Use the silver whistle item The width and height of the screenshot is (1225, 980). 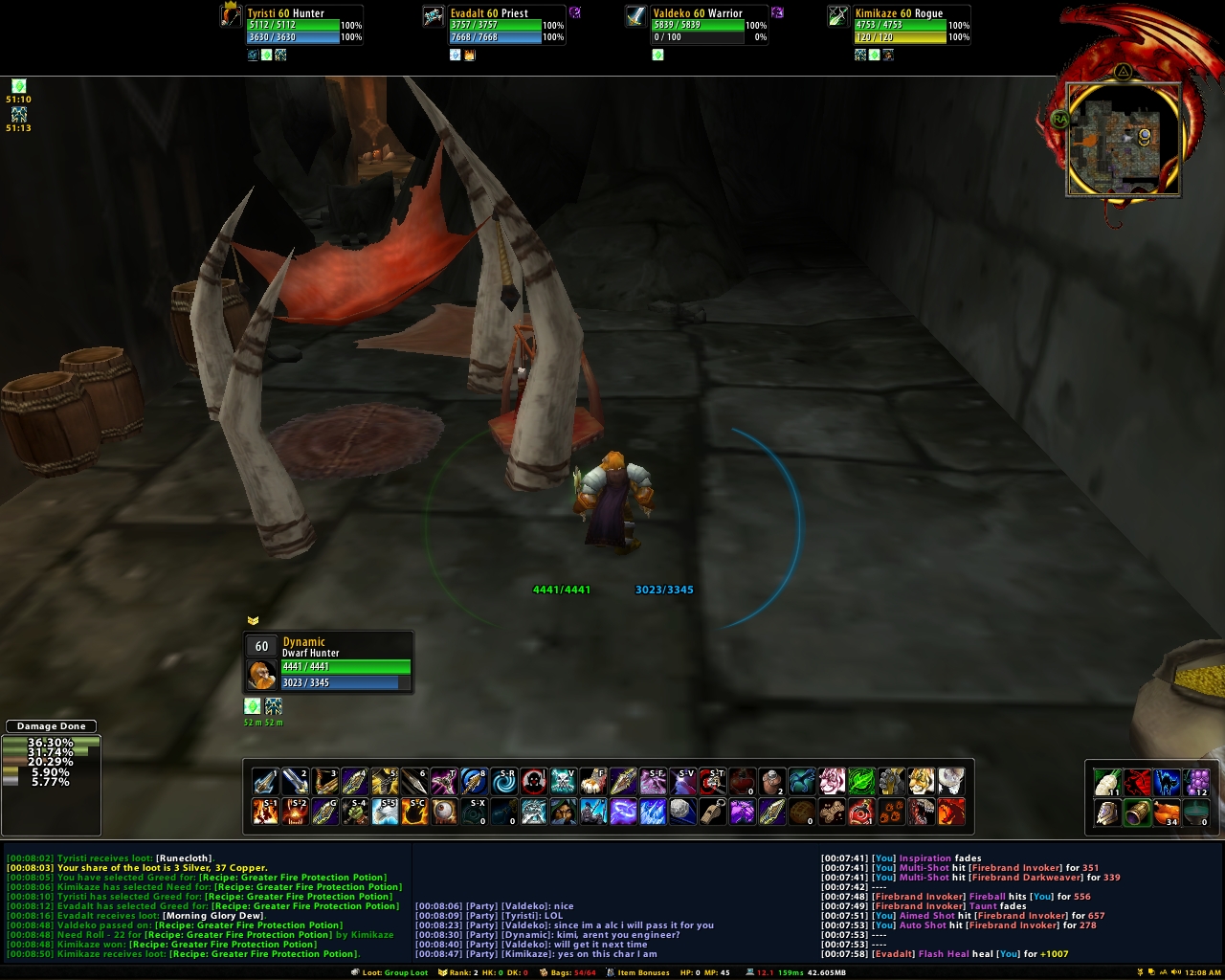tap(712, 813)
